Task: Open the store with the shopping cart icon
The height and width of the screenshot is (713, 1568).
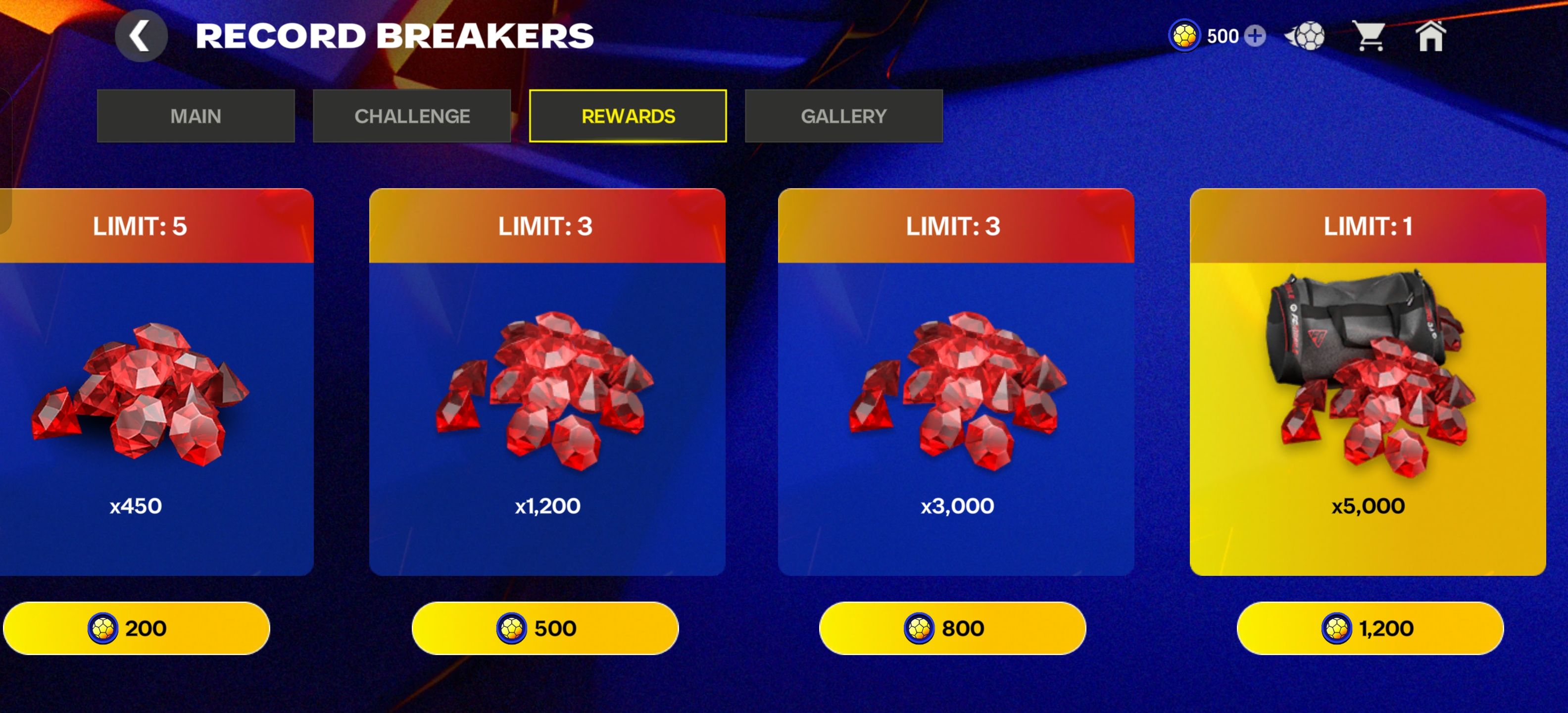Action: tap(1372, 37)
